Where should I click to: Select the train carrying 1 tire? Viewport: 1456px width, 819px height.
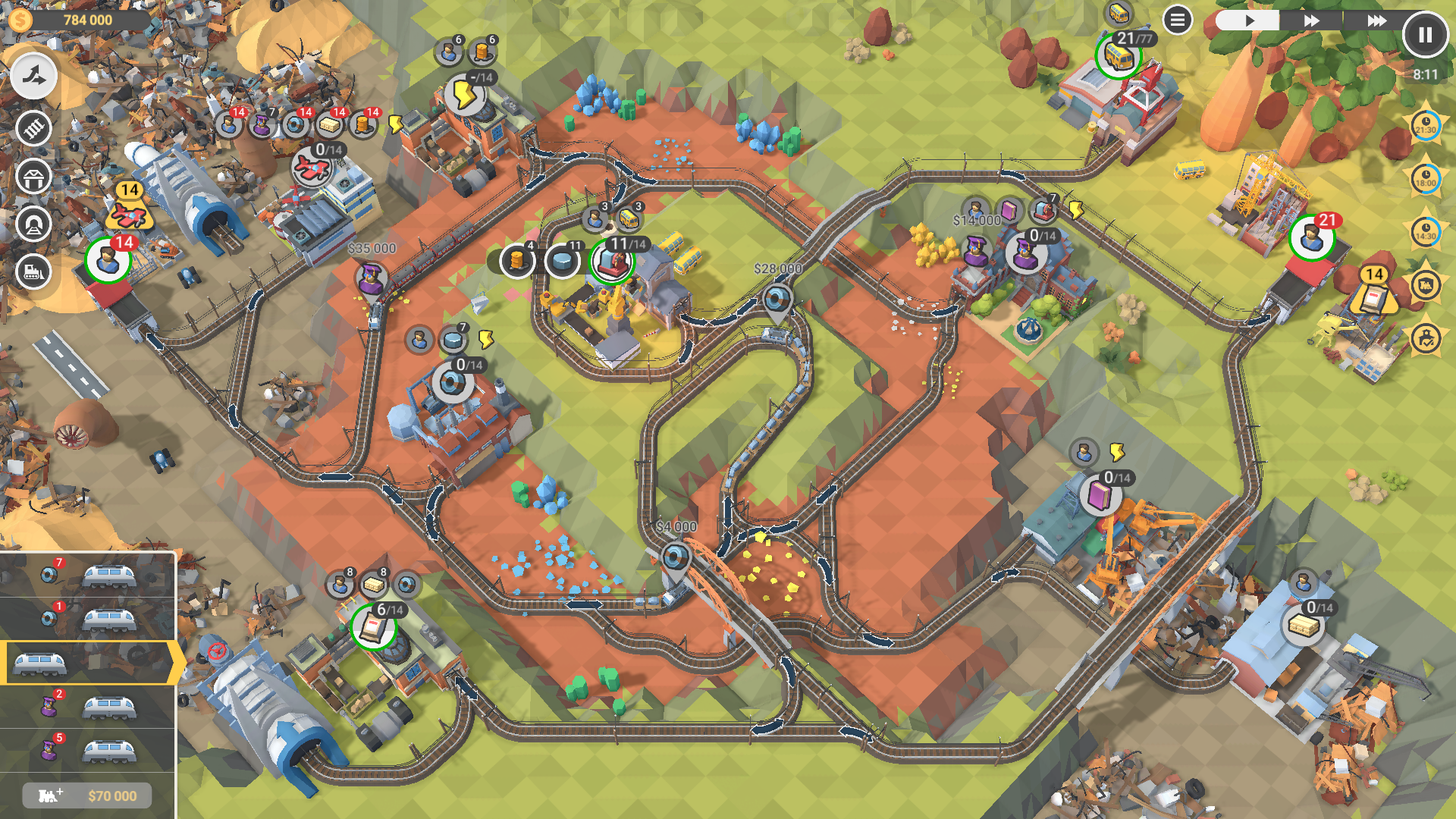tap(88, 620)
